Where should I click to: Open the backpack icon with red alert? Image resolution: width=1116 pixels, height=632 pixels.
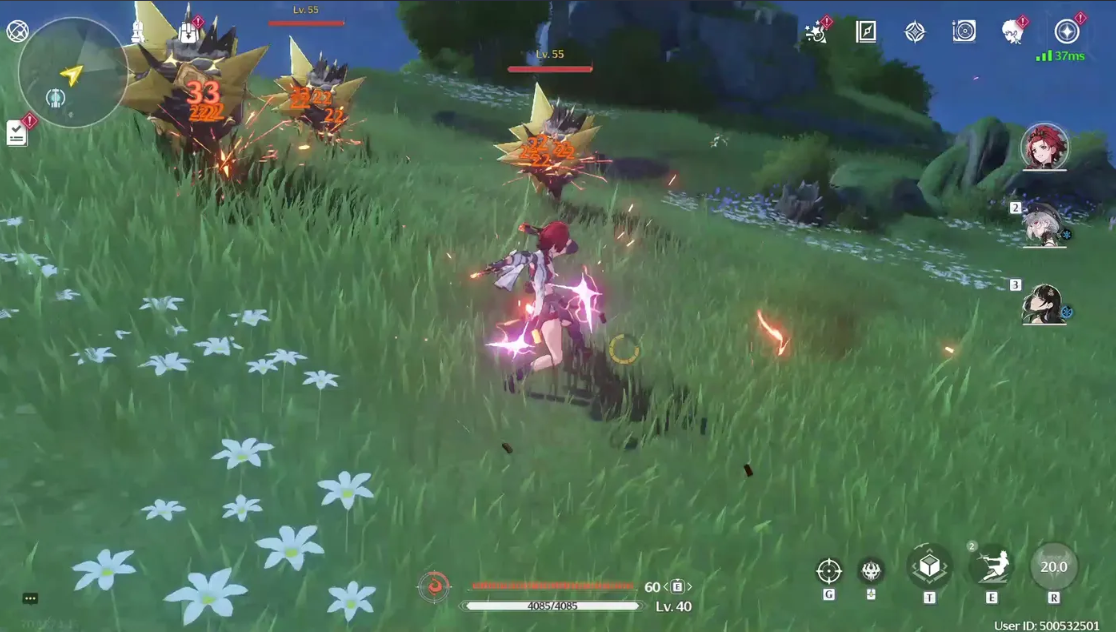point(188,32)
